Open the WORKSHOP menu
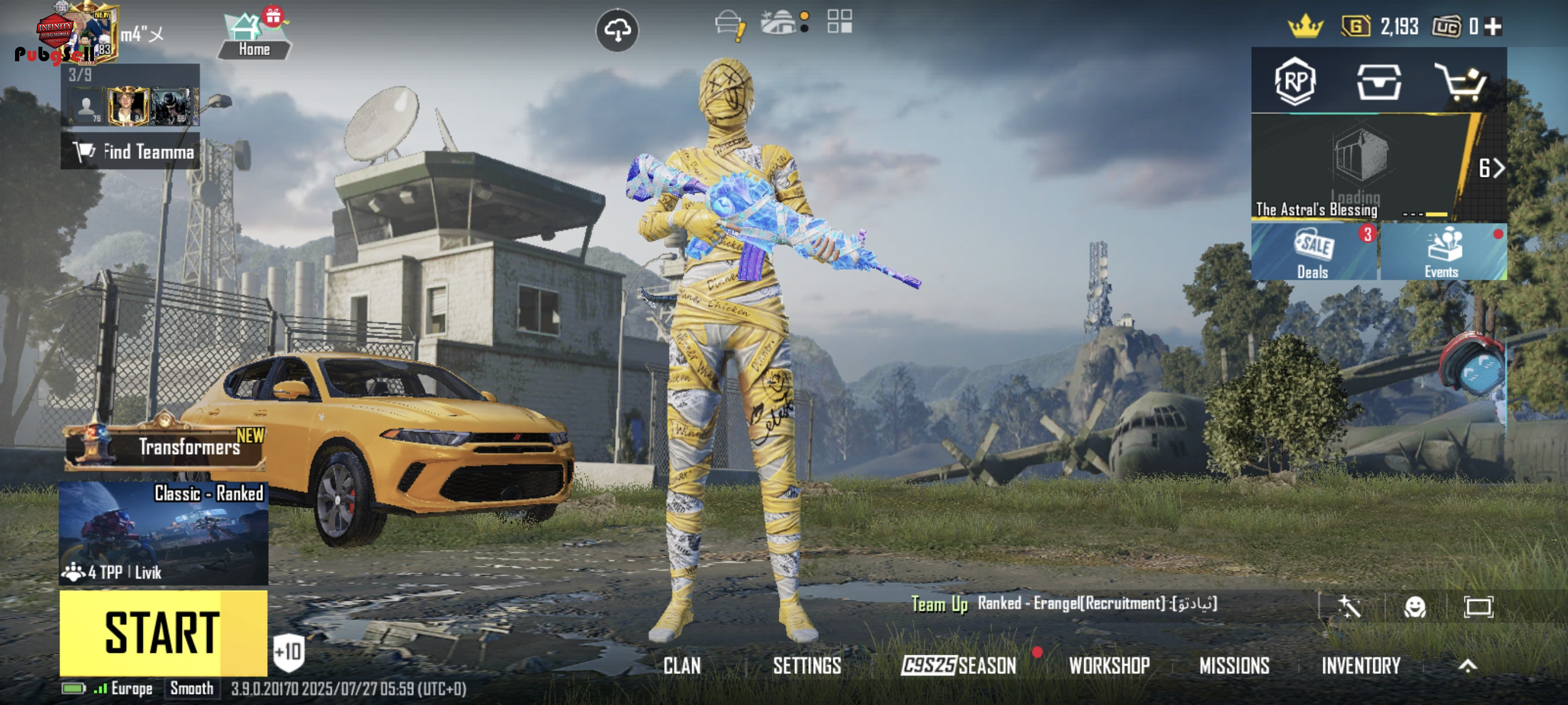Viewport: 1568px width, 705px height. 1110,666
